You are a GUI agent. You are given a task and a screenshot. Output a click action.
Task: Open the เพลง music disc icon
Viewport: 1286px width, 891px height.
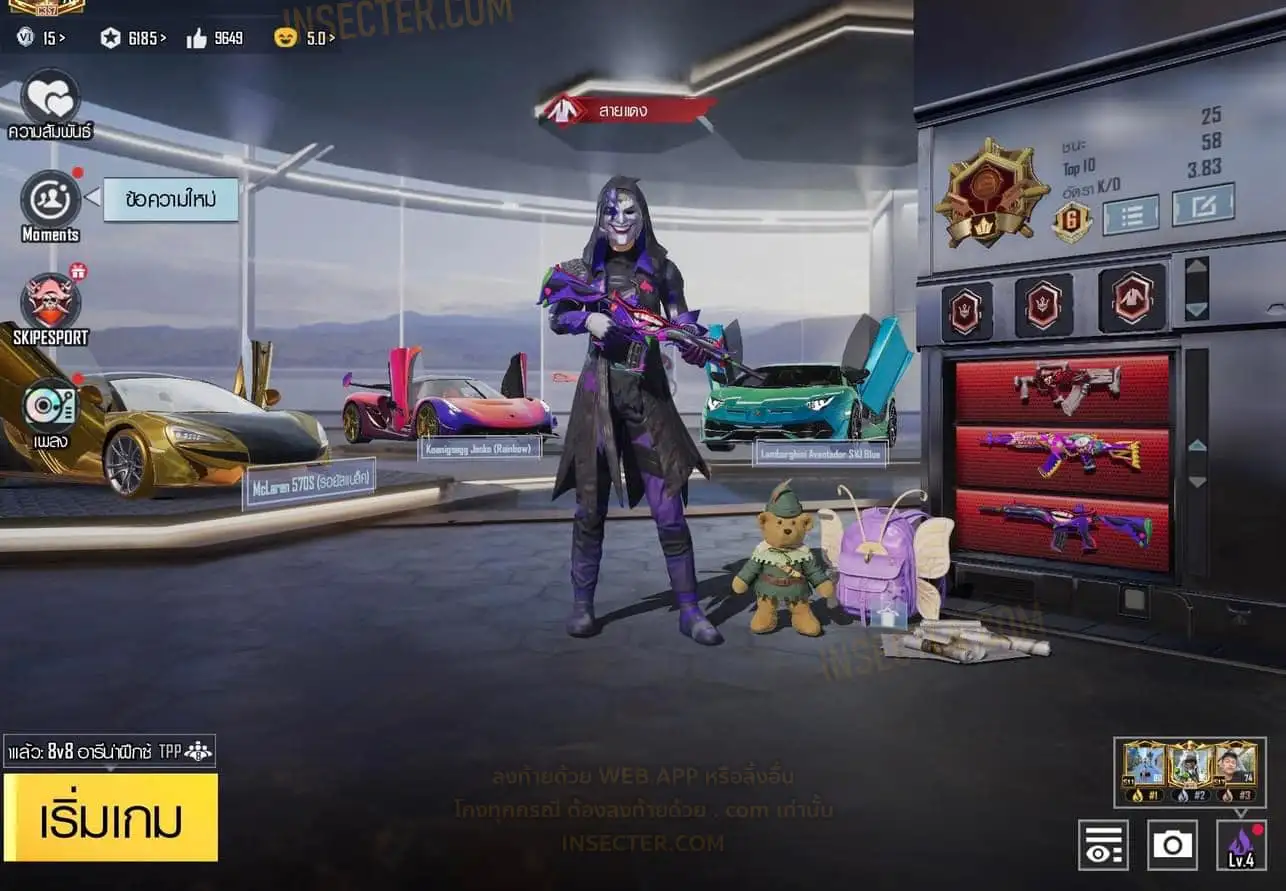point(50,408)
